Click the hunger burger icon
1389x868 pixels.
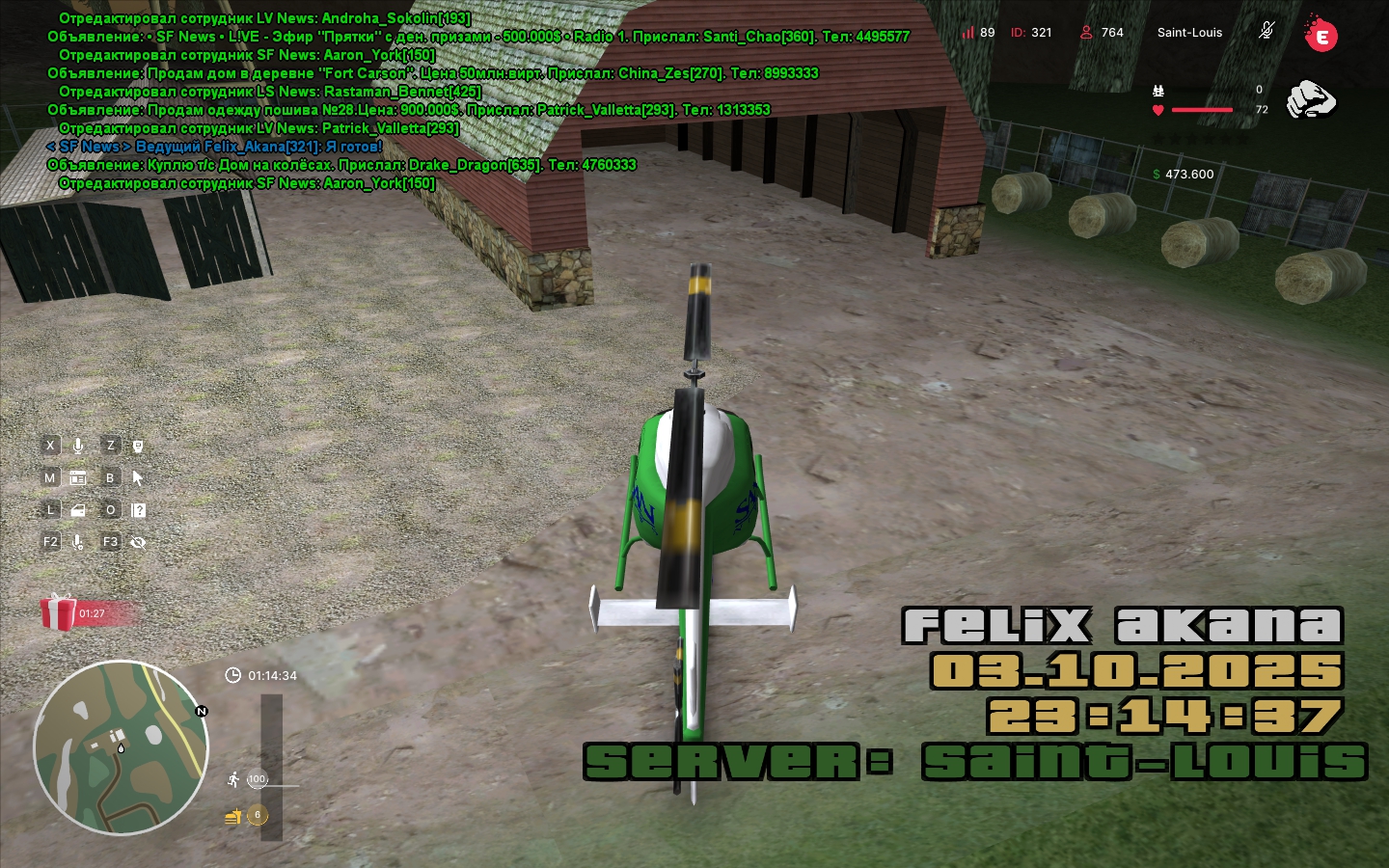(x=232, y=816)
